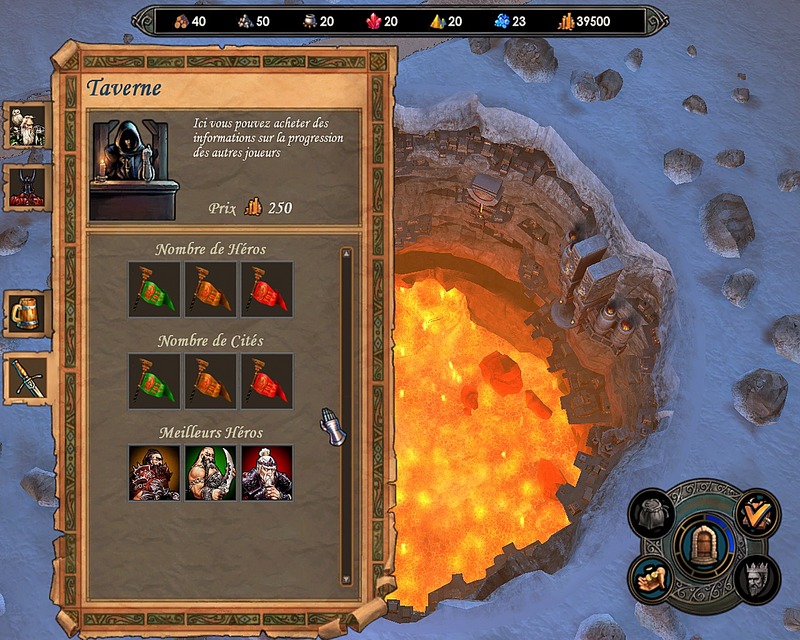800x640 pixels.
Task: Pick the red-background armored hero portrait
Action: tap(267, 473)
